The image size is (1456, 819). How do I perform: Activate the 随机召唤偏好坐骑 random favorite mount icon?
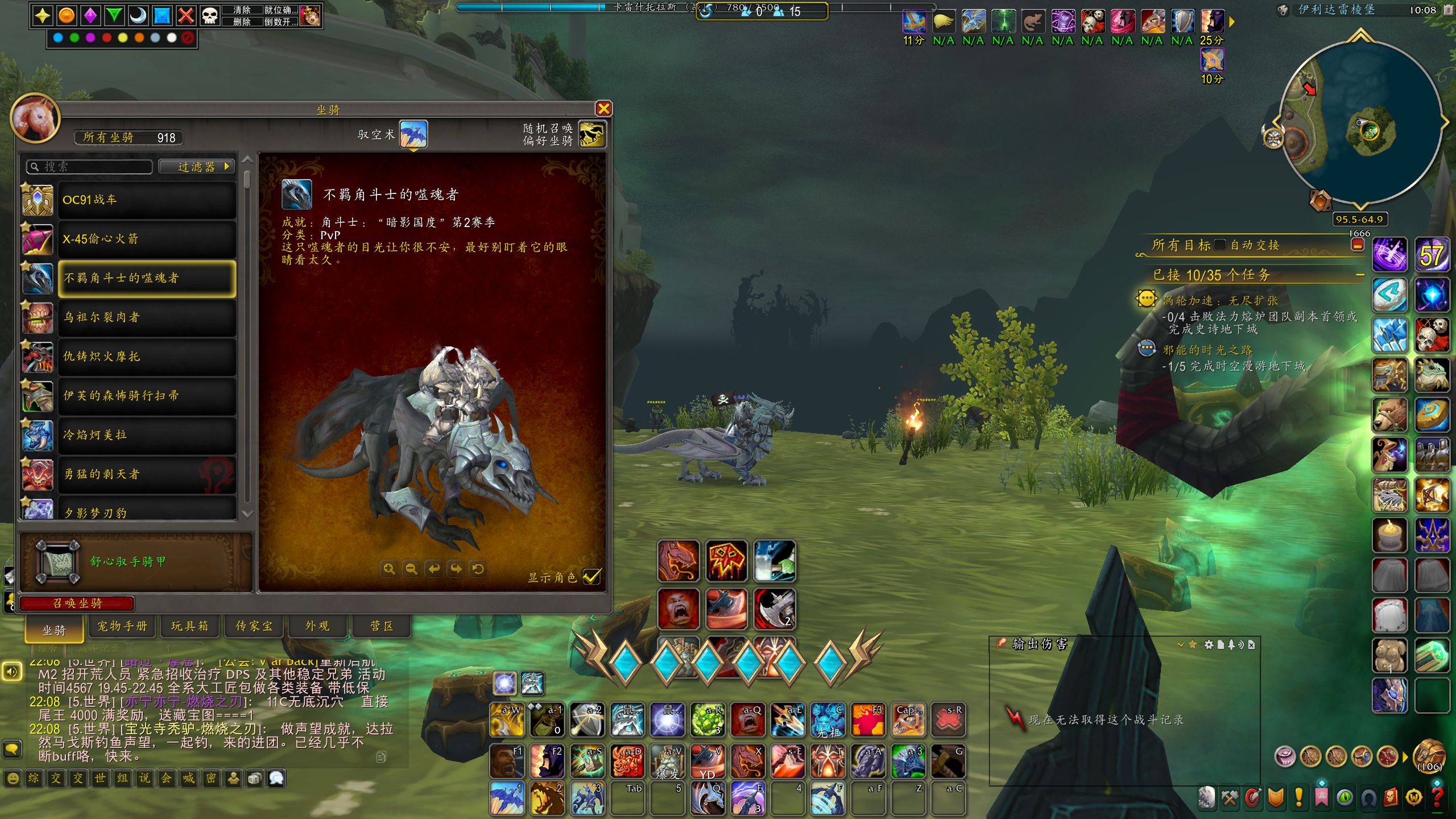(592, 135)
